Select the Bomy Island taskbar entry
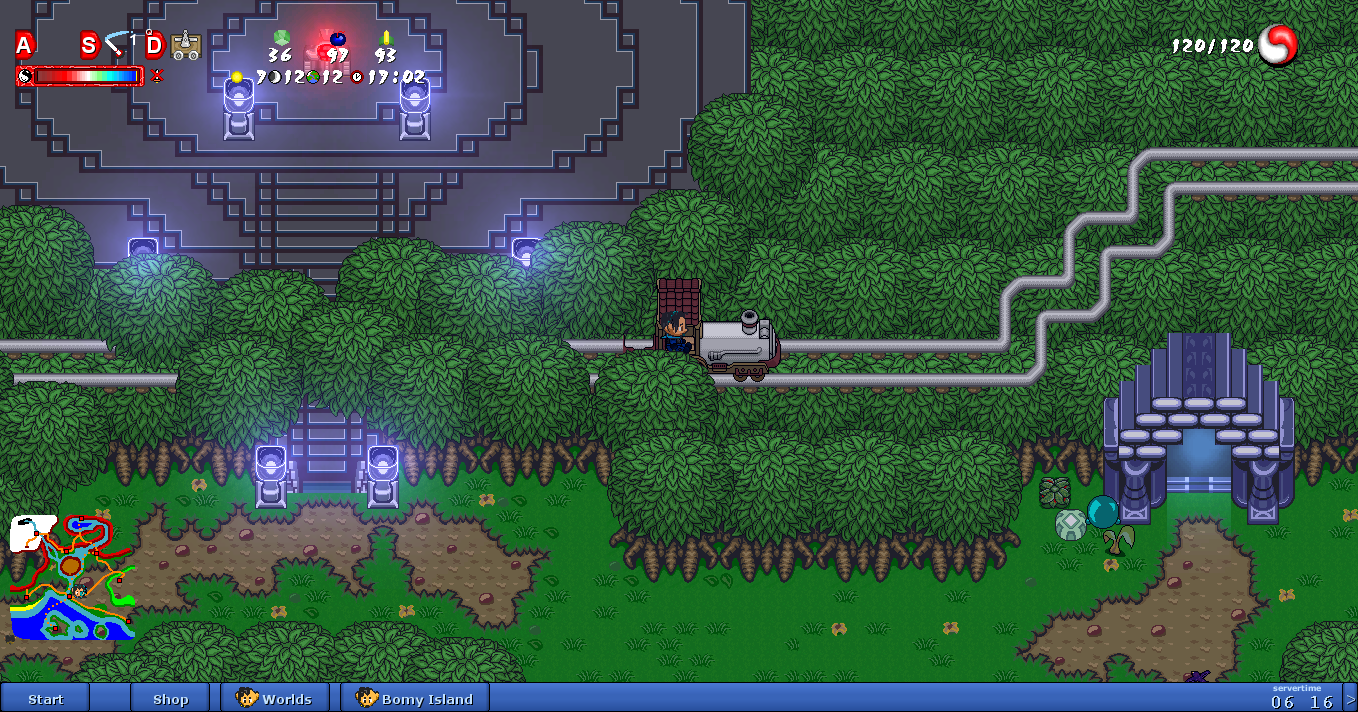This screenshot has width=1358, height=712. pyautogui.click(x=414, y=698)
